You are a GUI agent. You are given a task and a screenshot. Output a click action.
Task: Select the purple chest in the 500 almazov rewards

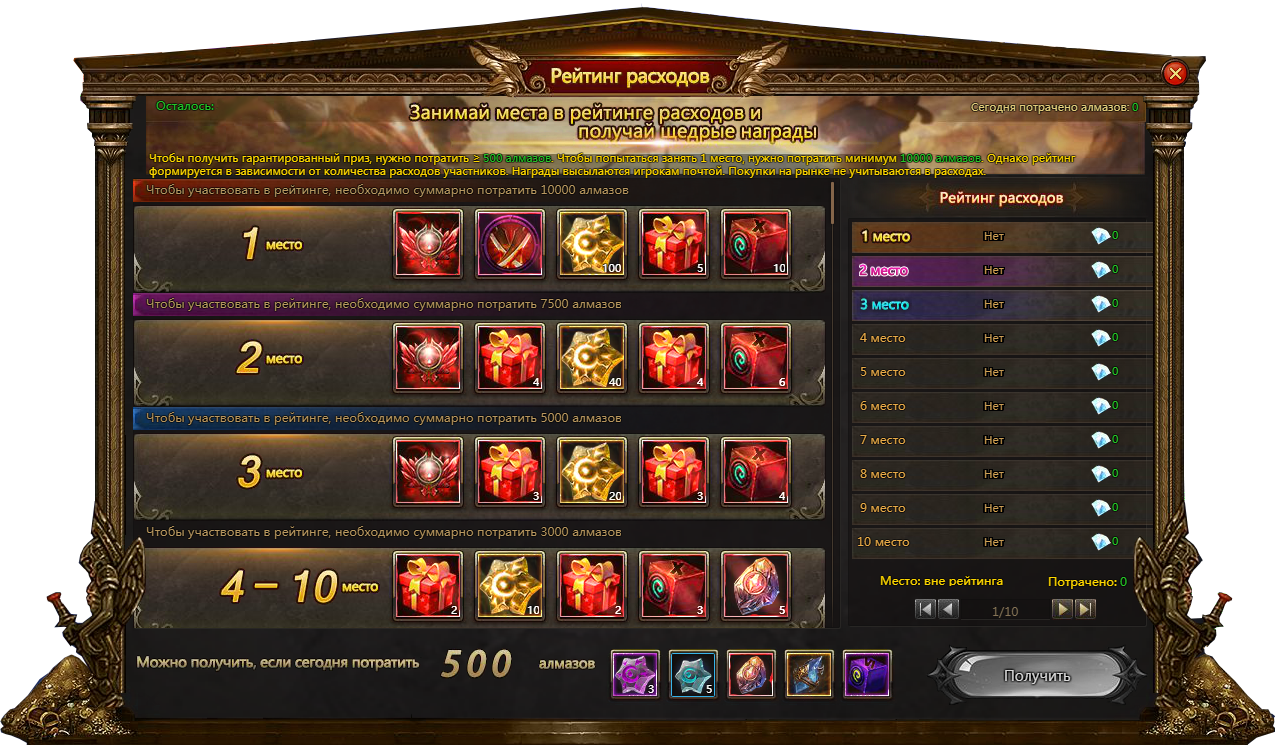click(x=867, y=674)
